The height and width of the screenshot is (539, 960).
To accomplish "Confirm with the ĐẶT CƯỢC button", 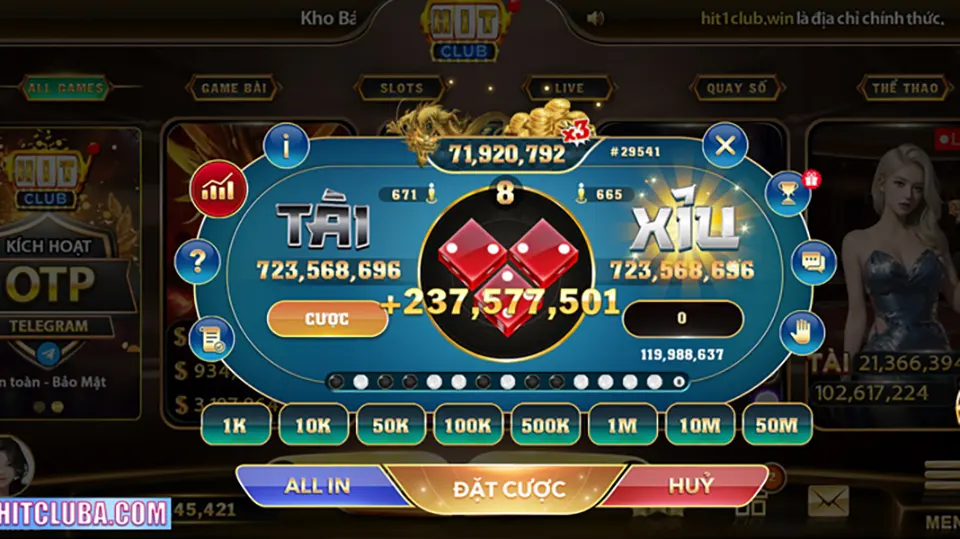I will 509,489.
